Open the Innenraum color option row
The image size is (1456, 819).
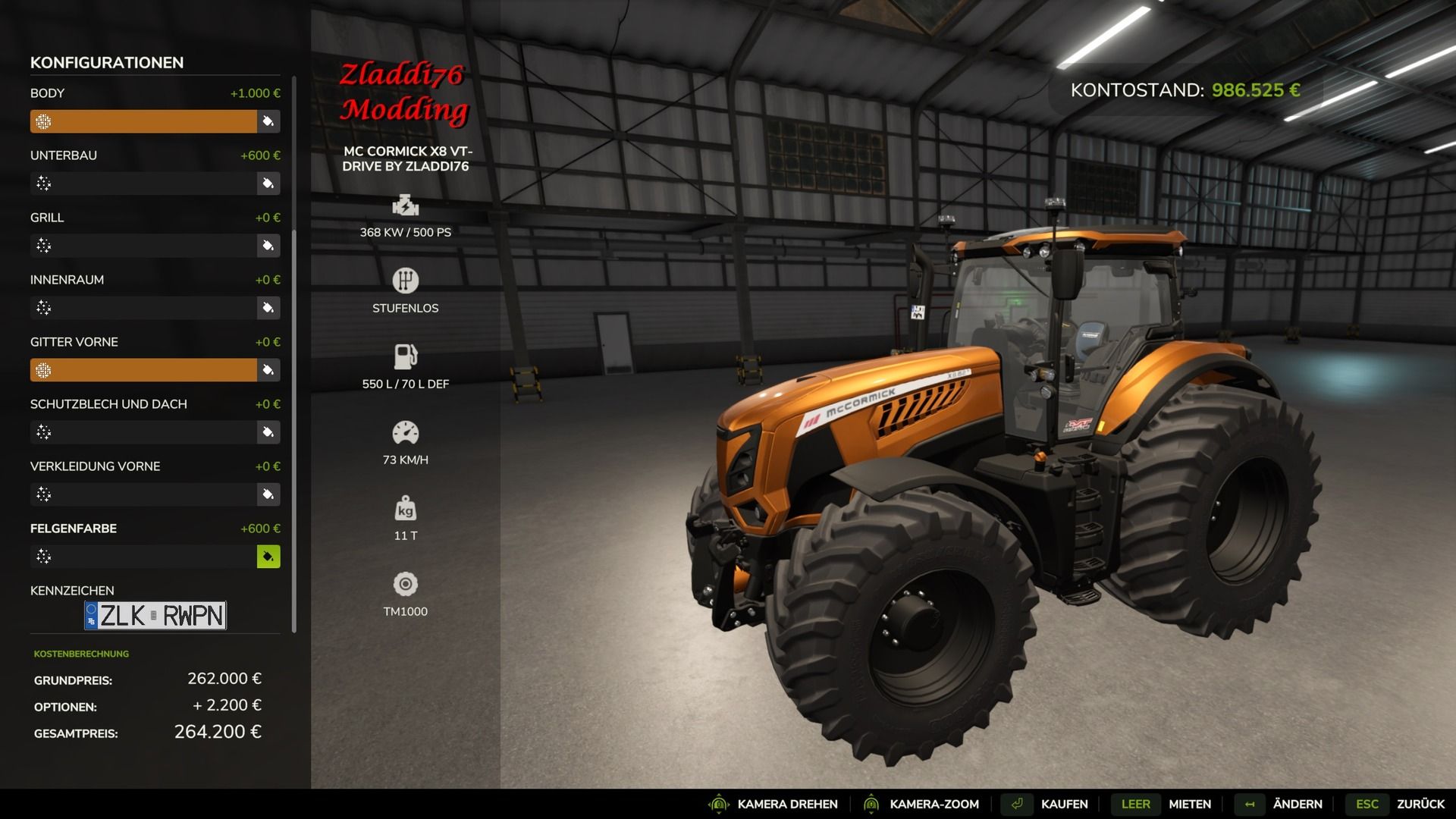(143, 308)
